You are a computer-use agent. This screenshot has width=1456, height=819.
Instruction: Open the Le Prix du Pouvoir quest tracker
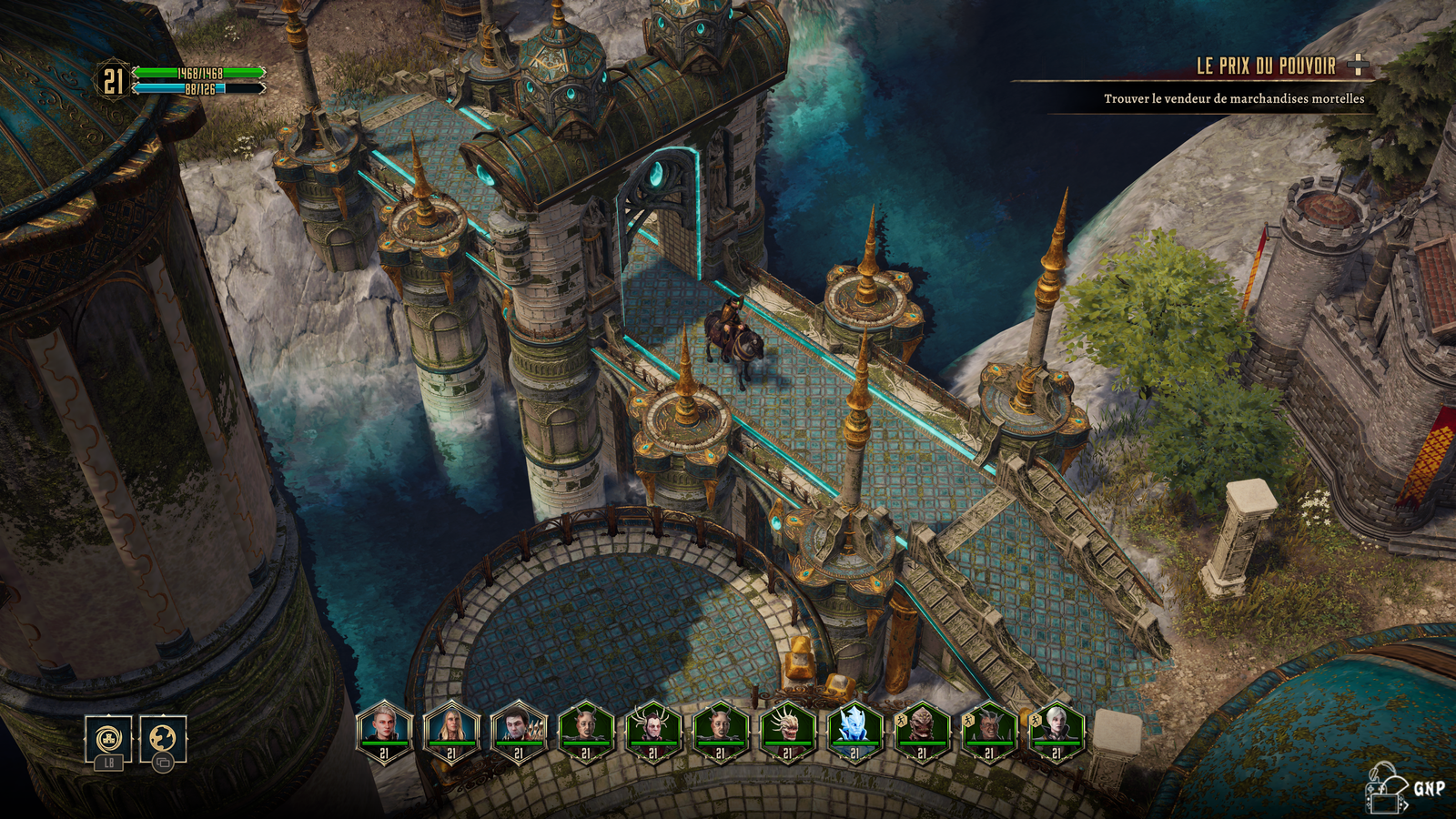pos(1266,66)
